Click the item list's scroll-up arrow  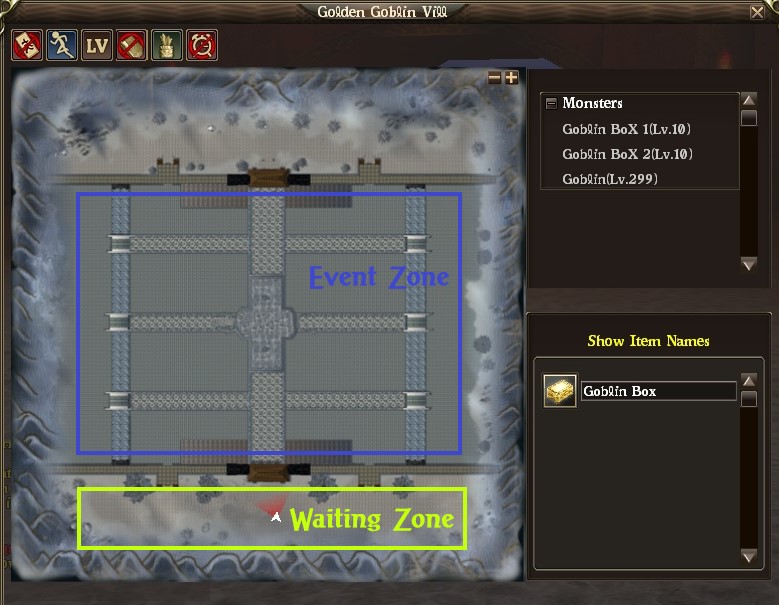click(x=749, y=382)
